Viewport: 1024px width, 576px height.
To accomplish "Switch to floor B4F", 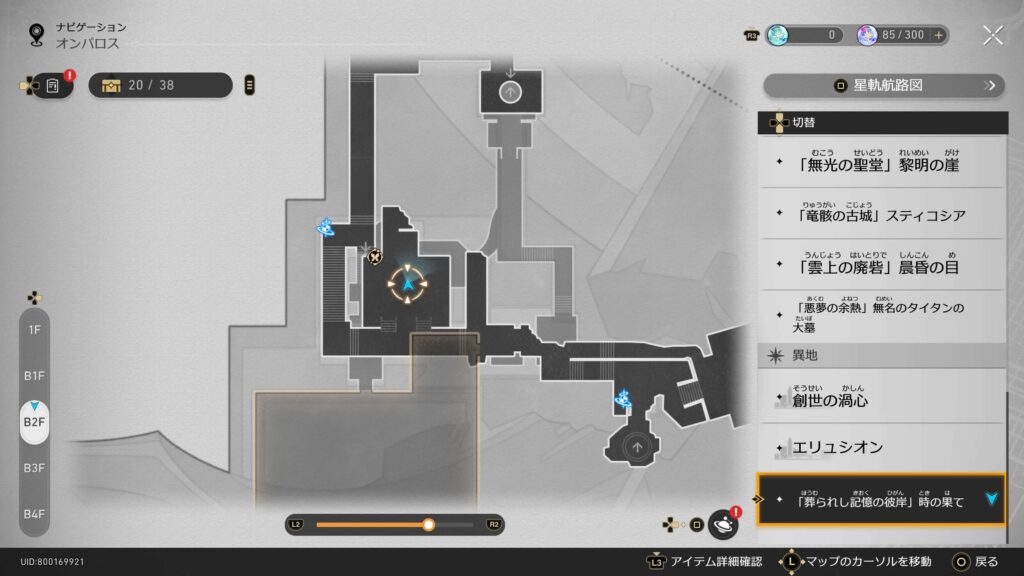I will (x=34, y=513).
